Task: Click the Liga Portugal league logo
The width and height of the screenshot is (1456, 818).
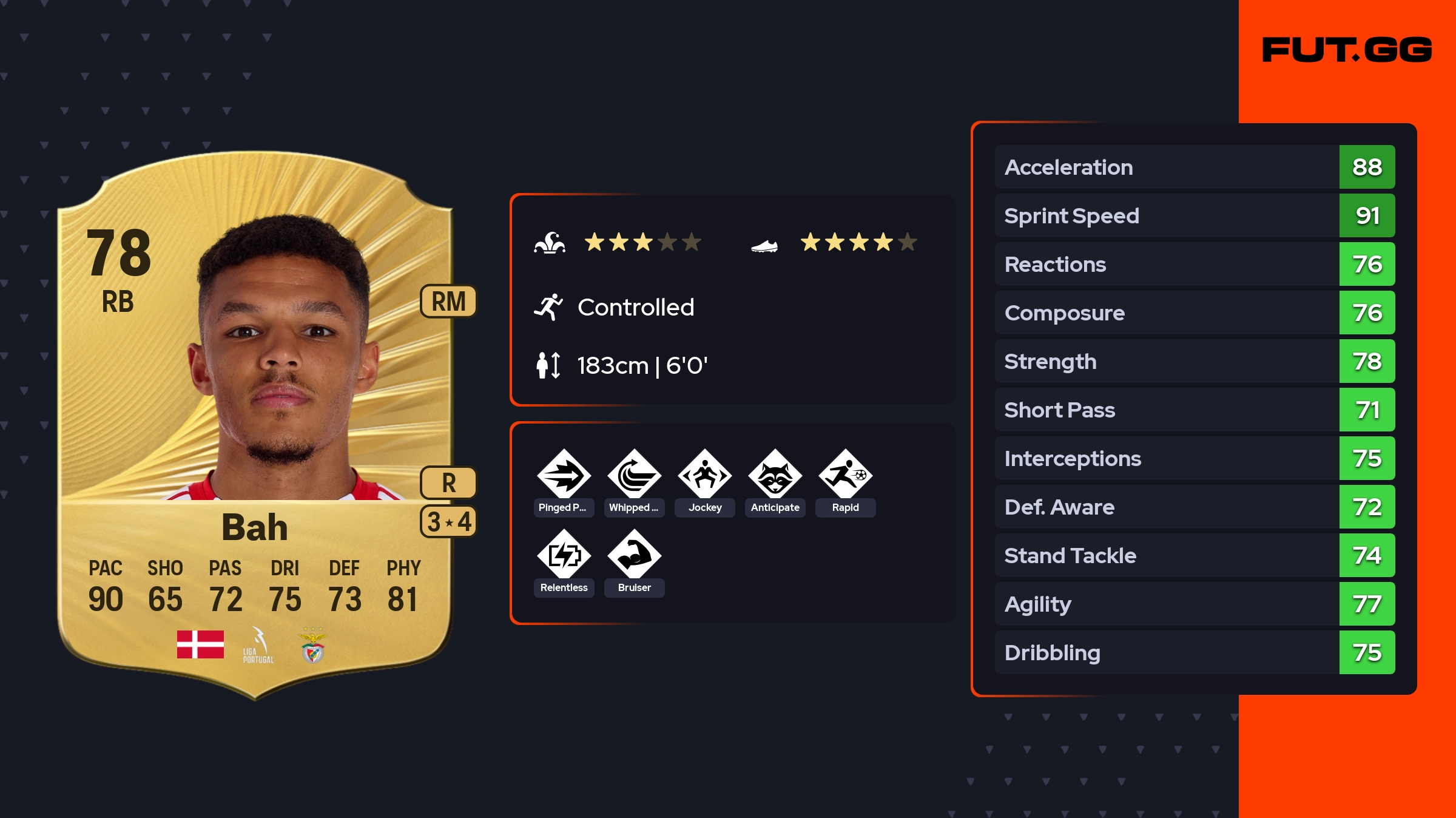Action: pyautogui.click(x=258, y=646)
